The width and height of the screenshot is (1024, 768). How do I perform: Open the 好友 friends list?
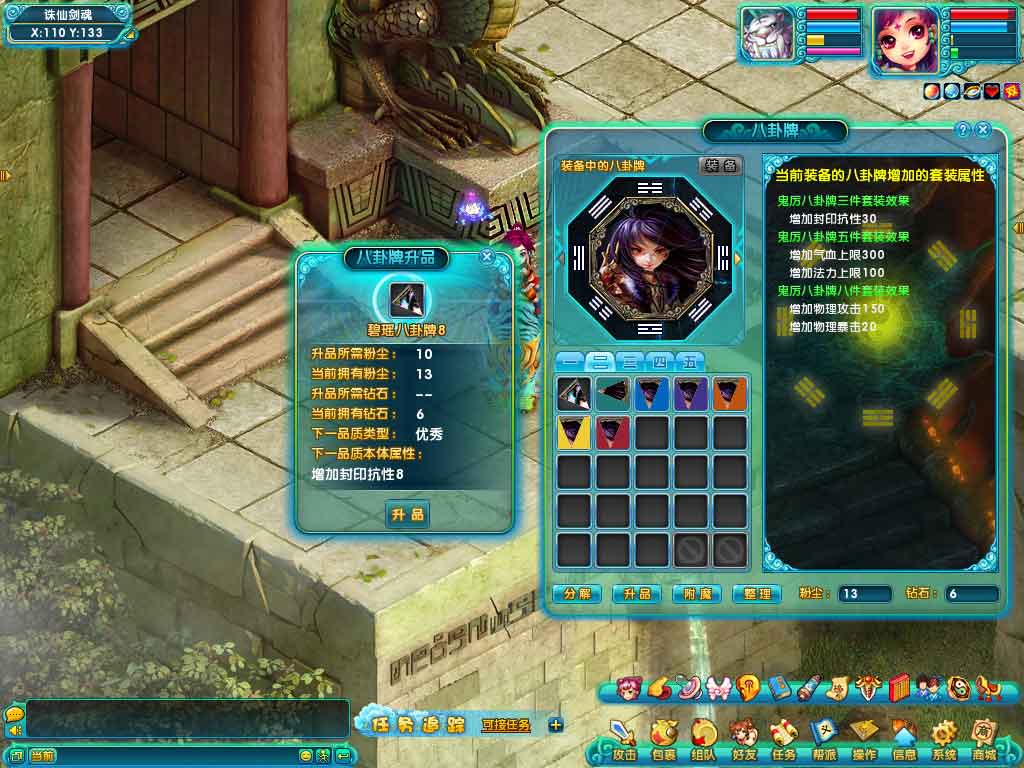(x=744, y=742)
